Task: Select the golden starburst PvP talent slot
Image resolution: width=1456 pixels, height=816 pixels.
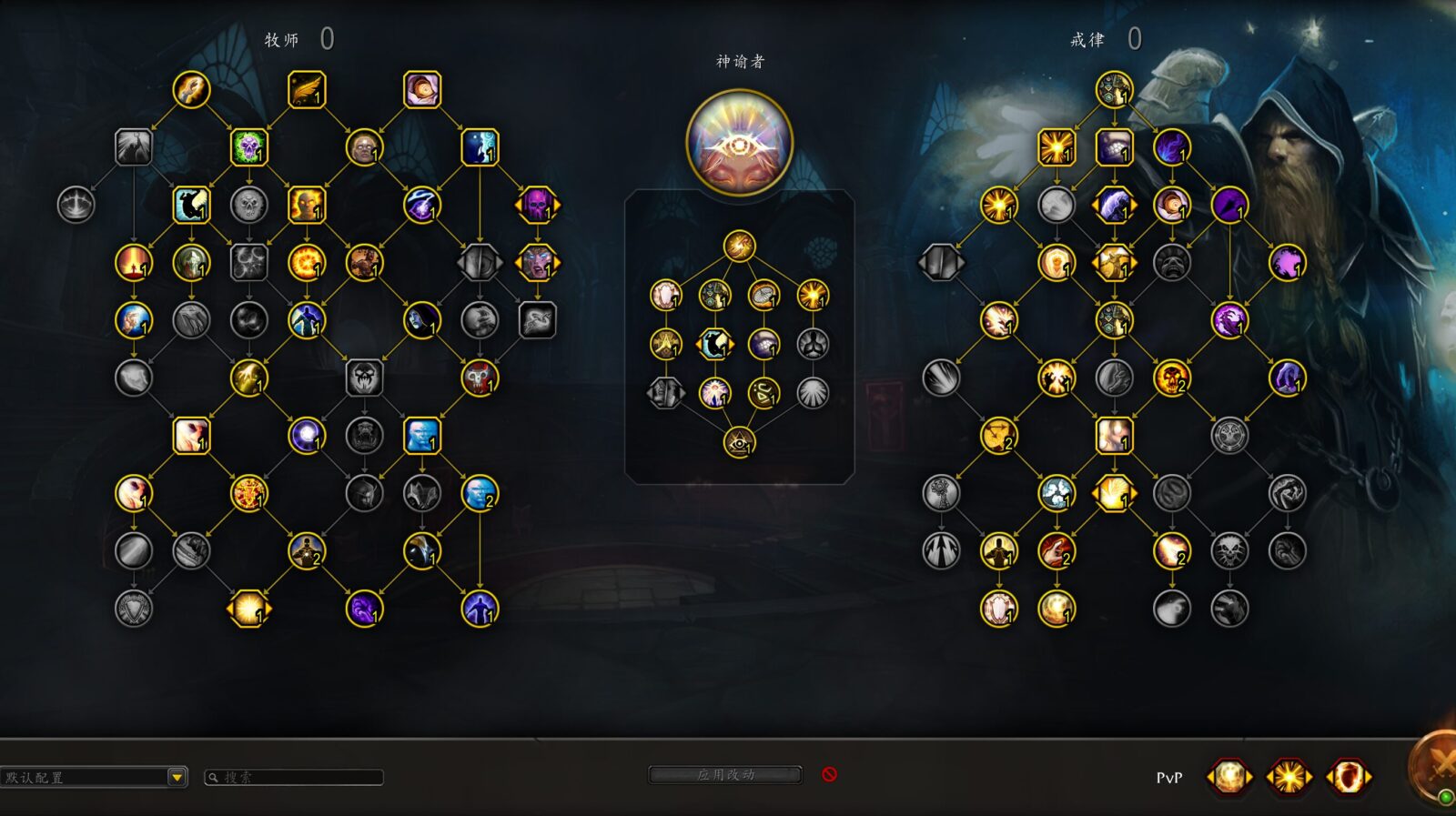Action: 1289,777
